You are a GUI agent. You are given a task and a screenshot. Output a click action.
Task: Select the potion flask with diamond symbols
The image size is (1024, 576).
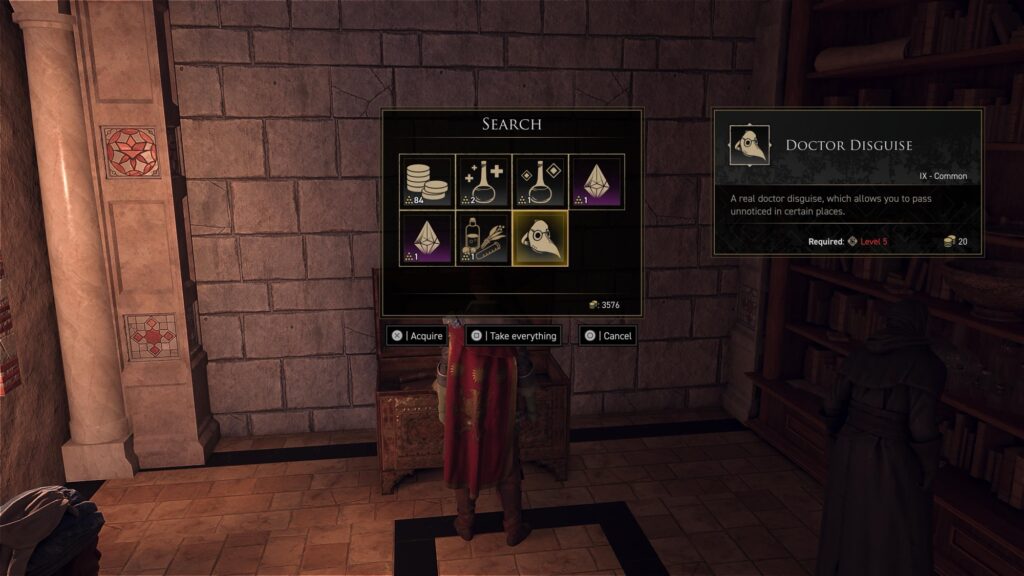pyautogui.click(x=540, y=181)
